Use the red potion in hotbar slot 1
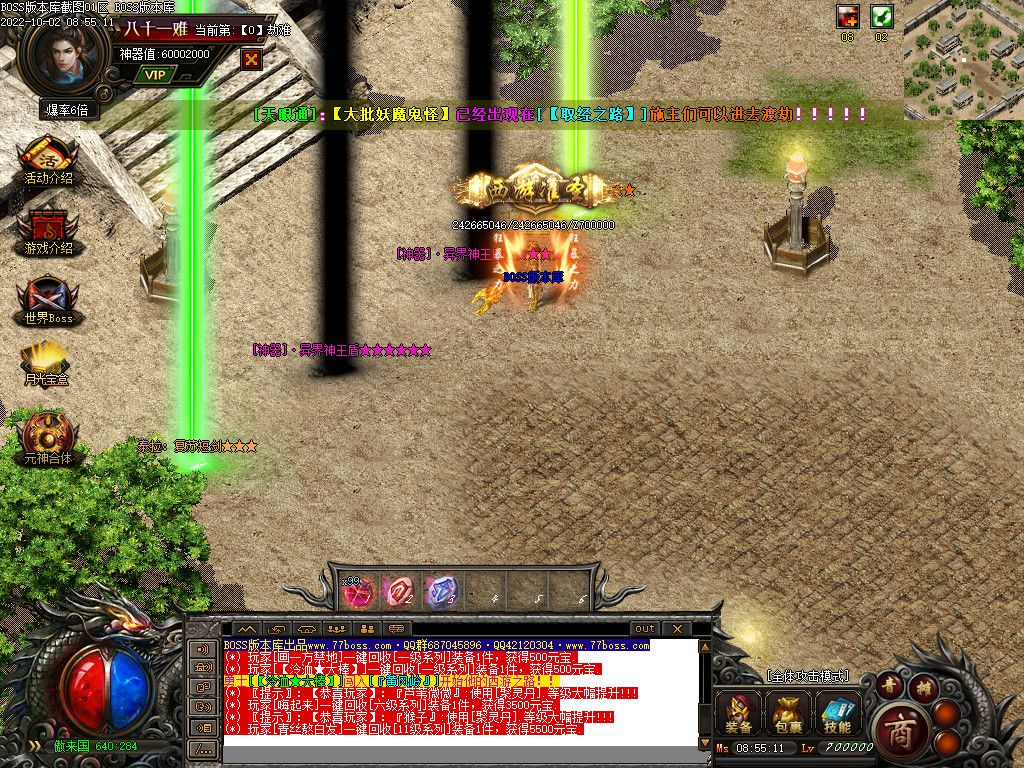Viewport: 1024px width, 768px height. tap(359, 592)
